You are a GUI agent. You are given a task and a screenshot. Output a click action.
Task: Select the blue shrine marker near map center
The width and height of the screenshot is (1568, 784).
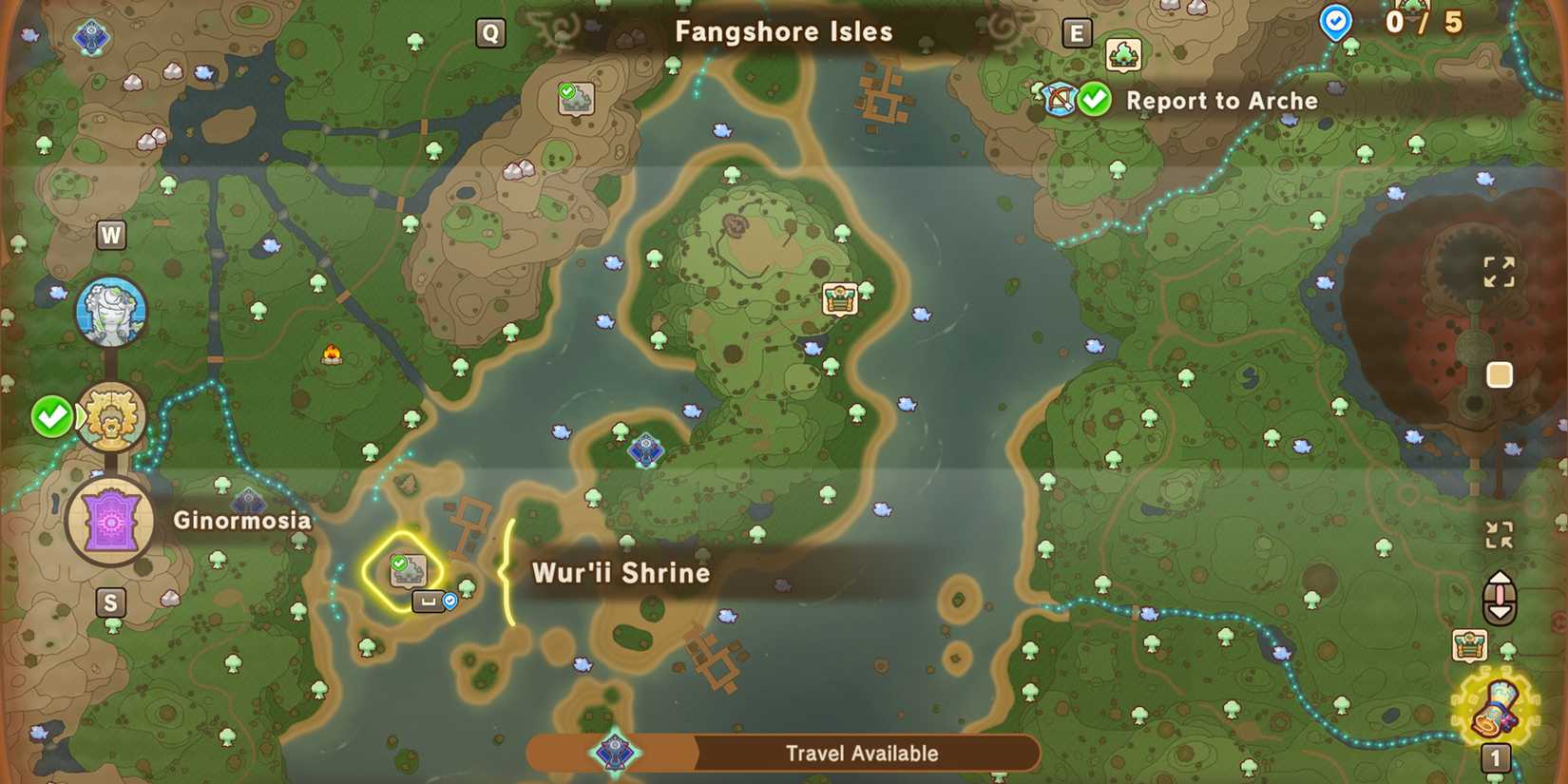[646, 450]
